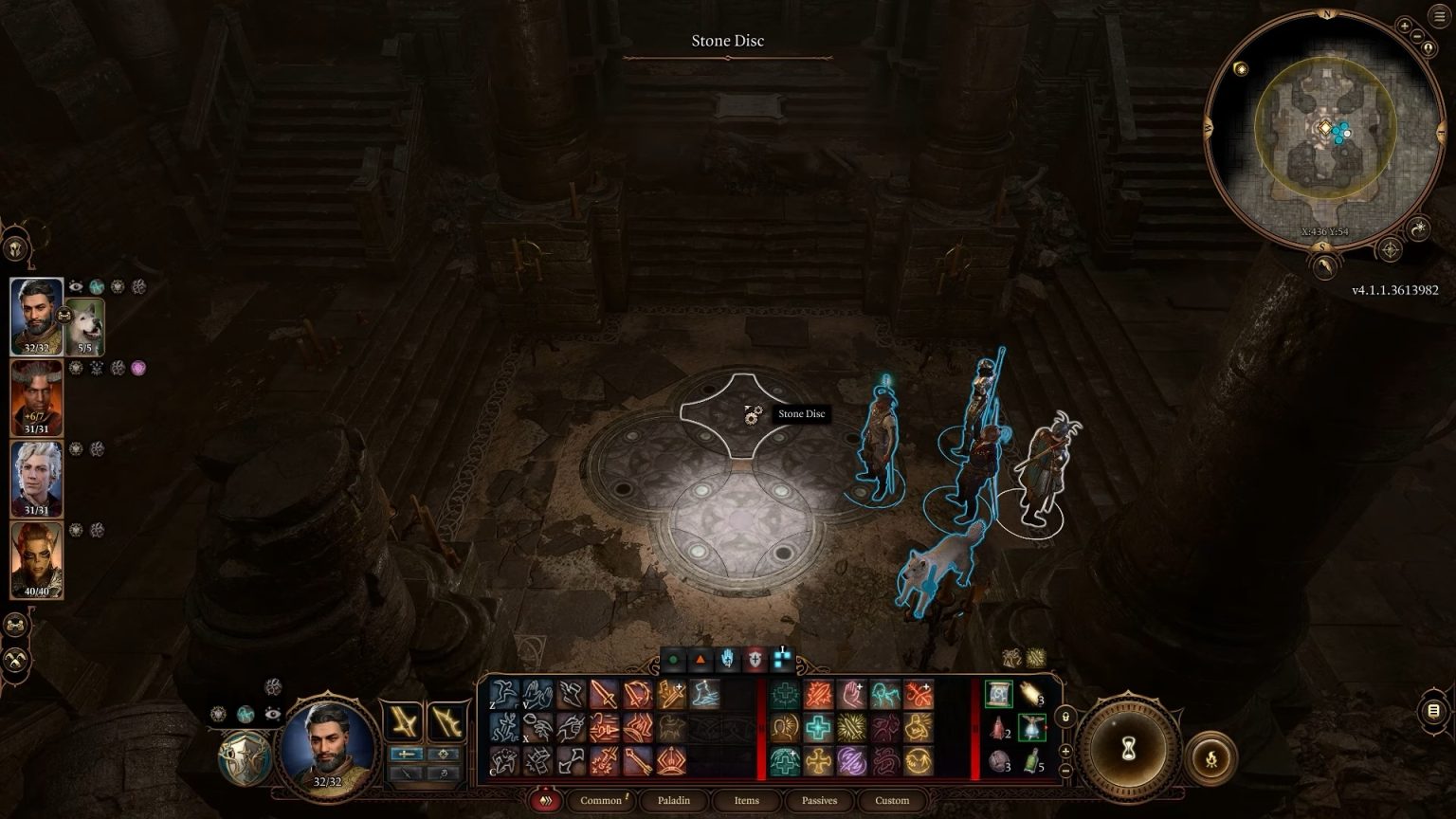Switch to the Passives tab

pyautogui.click(x=819, y=799)
